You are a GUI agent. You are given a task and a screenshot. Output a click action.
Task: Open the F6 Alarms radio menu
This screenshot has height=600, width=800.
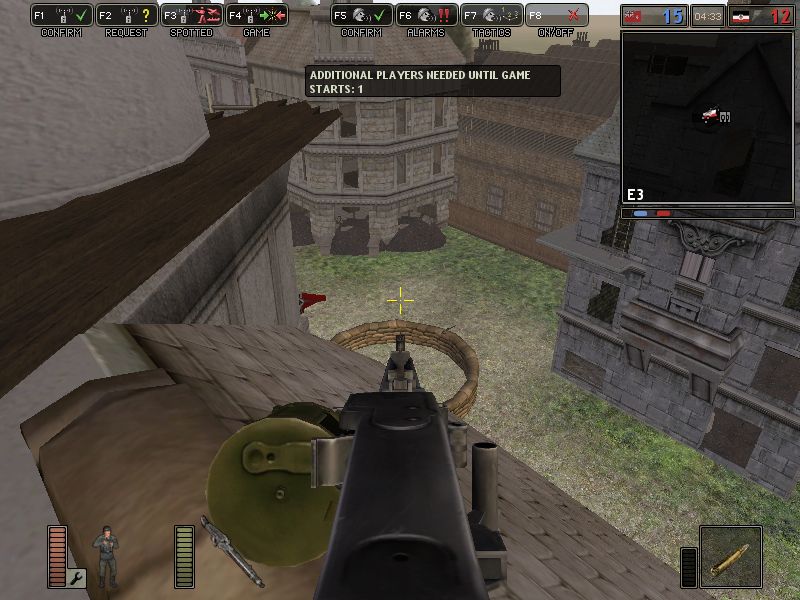(x=427, y=16)
